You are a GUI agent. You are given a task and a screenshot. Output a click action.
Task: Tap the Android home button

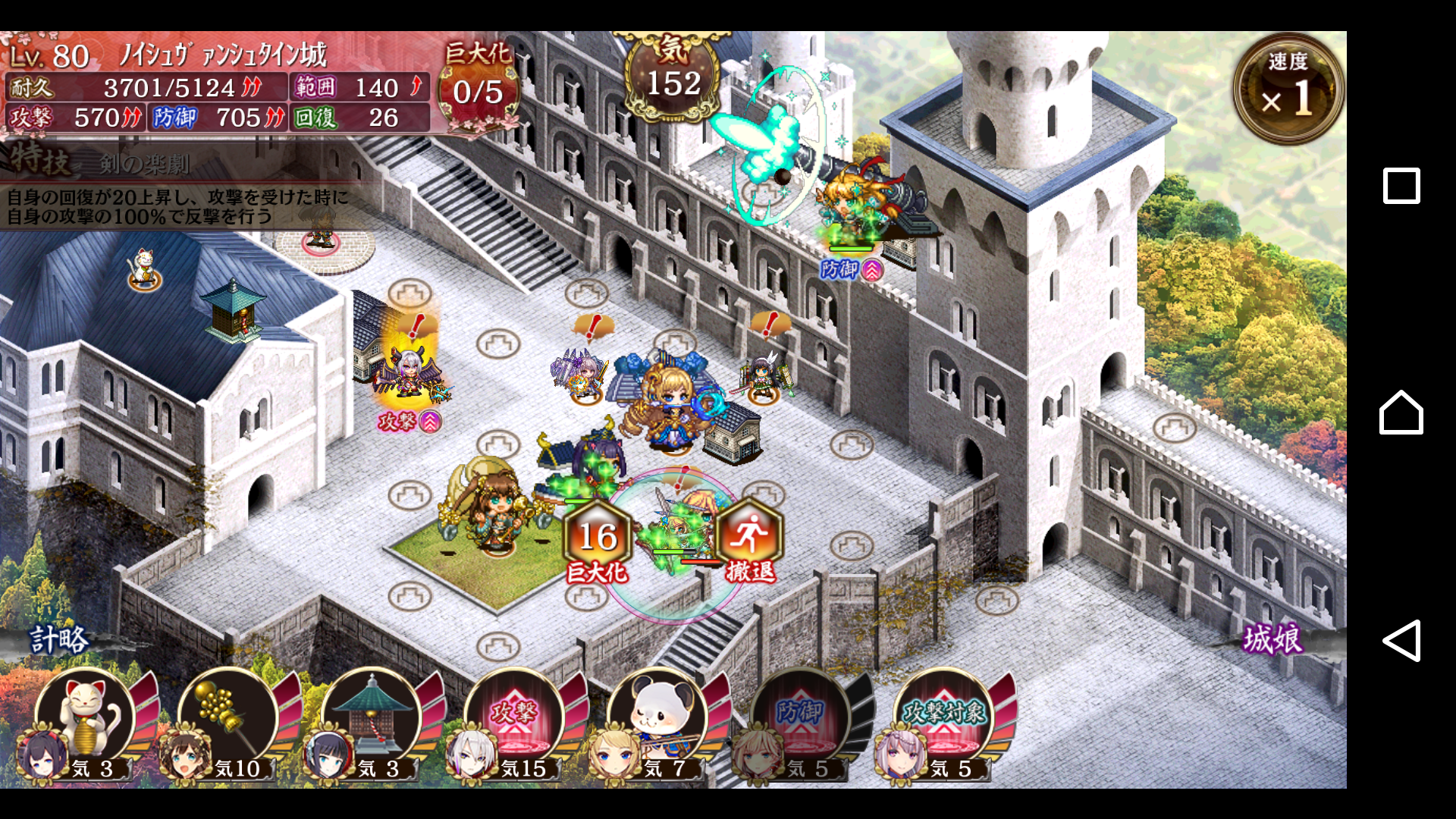[1401, 413]
